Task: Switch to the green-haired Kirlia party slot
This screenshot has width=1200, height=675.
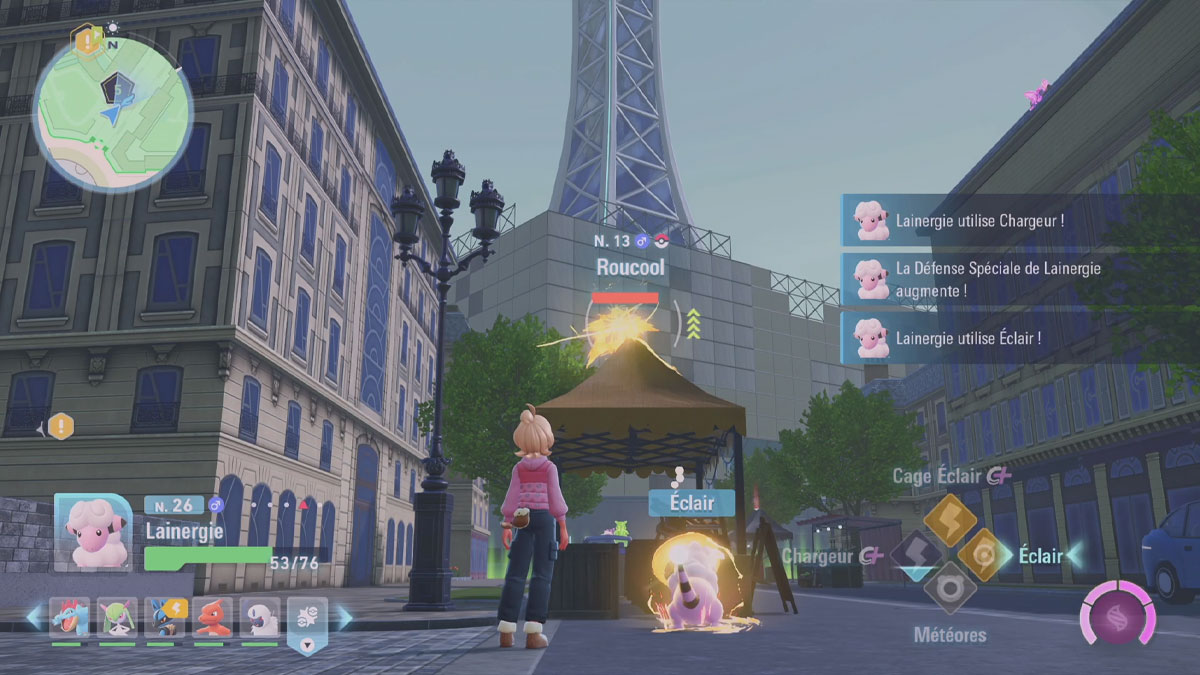Action: [x=117, y=618]
